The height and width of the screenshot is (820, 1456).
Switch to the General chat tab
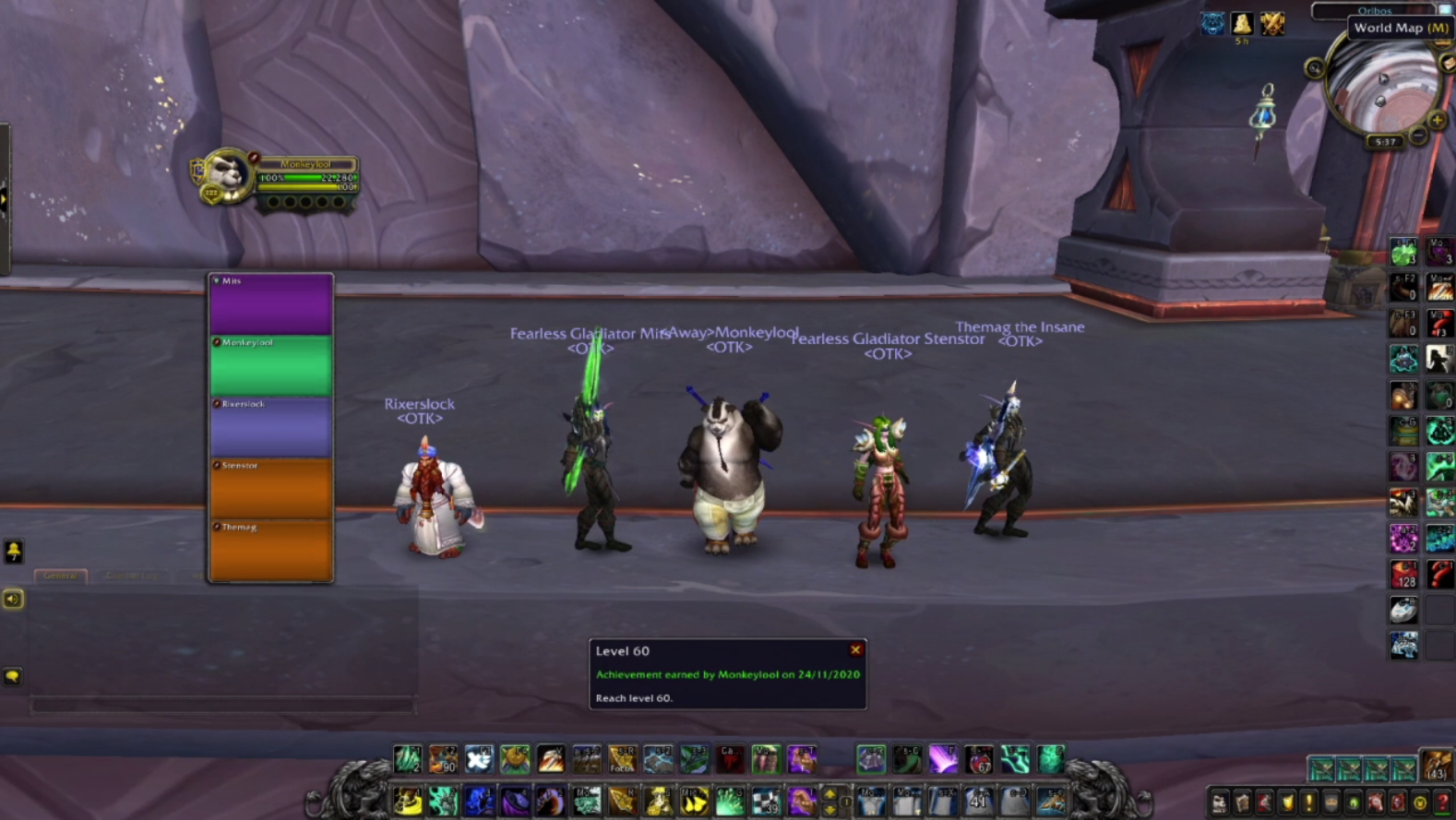tap(60, 575)
